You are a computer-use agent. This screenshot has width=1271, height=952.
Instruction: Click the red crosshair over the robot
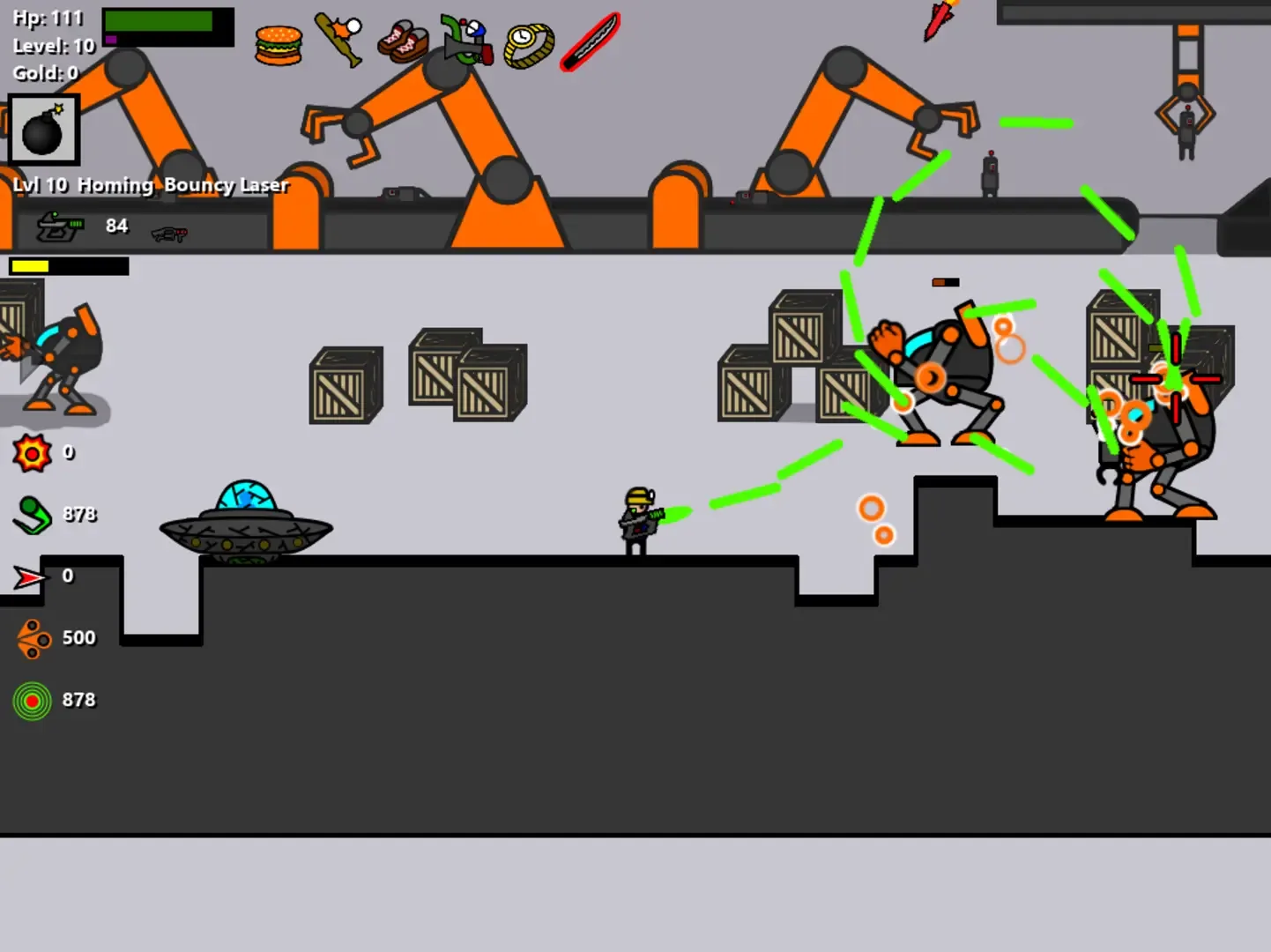click(1176, 377)
